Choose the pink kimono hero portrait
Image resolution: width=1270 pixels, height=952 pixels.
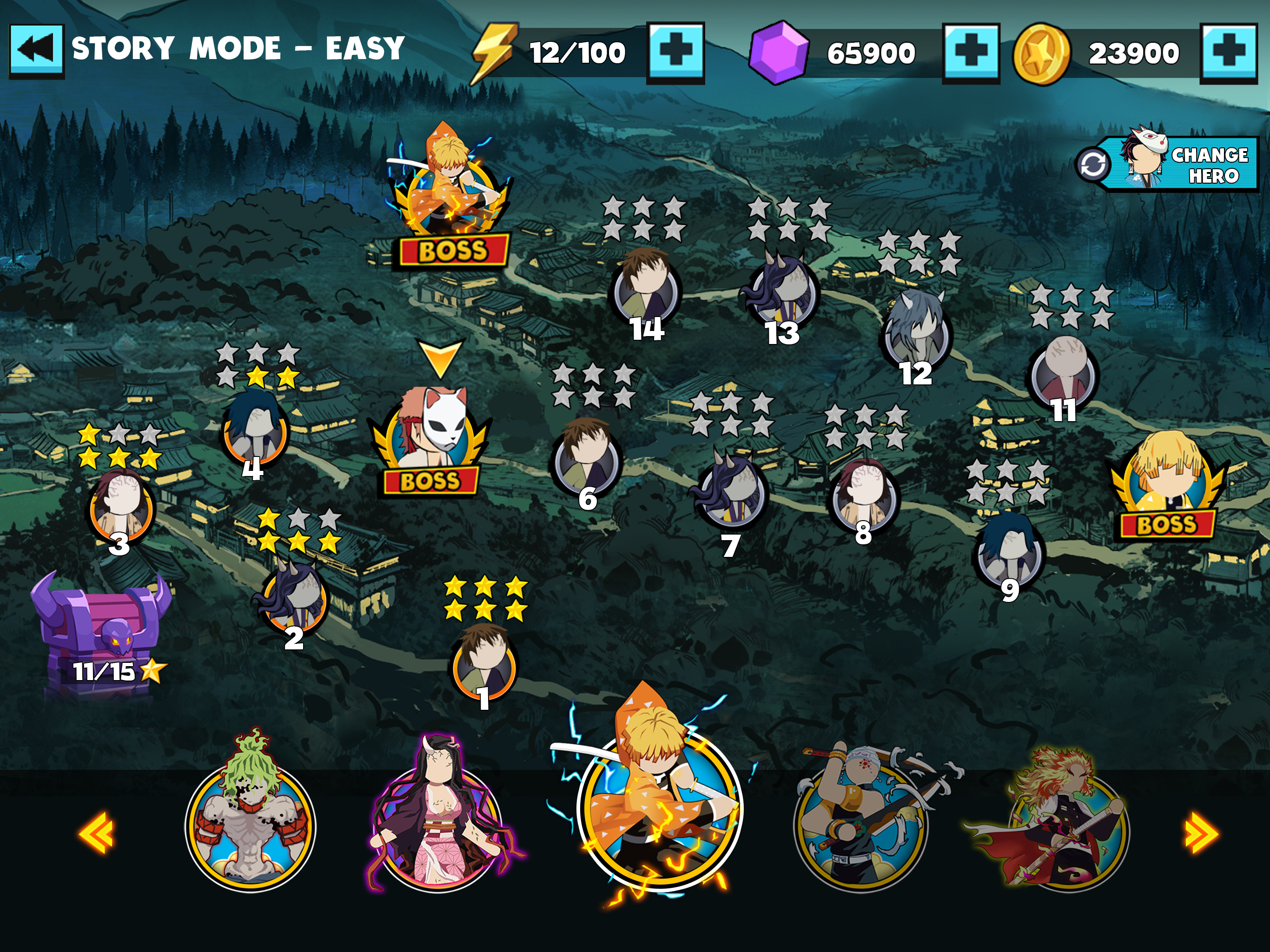[440, 821]
